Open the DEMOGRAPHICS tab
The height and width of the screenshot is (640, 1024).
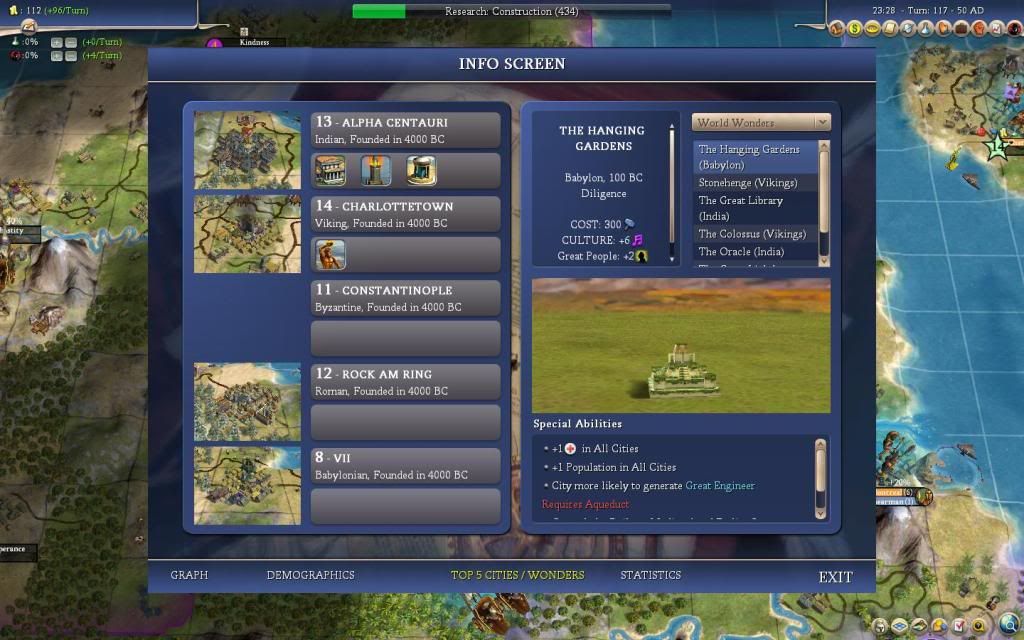pyautogui.click(x=310, y=575)
